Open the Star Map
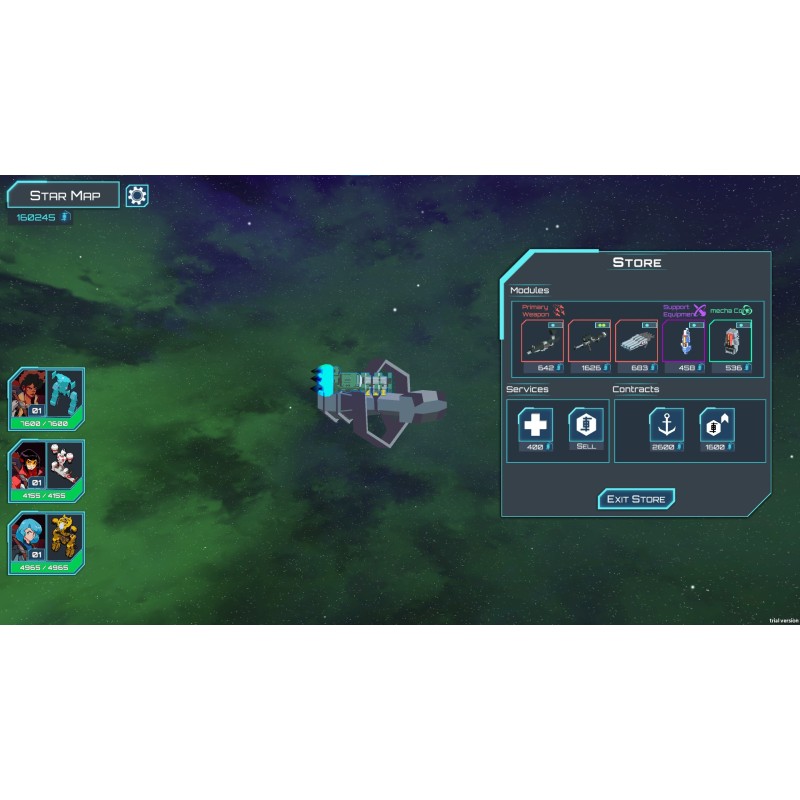Viewport: 800px width, 800px height. click(63, 195)
